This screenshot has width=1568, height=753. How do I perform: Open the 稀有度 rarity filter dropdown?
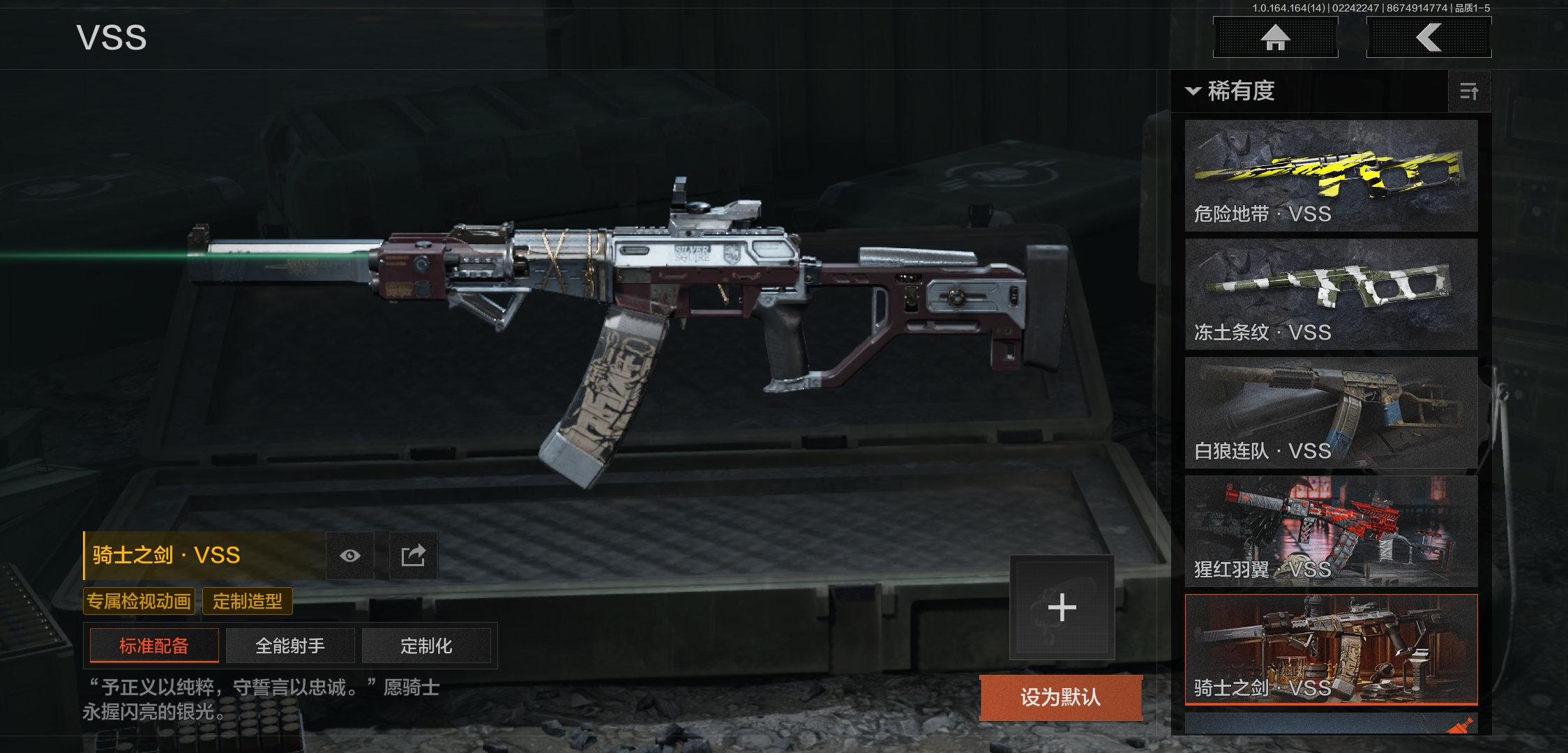1232,91
